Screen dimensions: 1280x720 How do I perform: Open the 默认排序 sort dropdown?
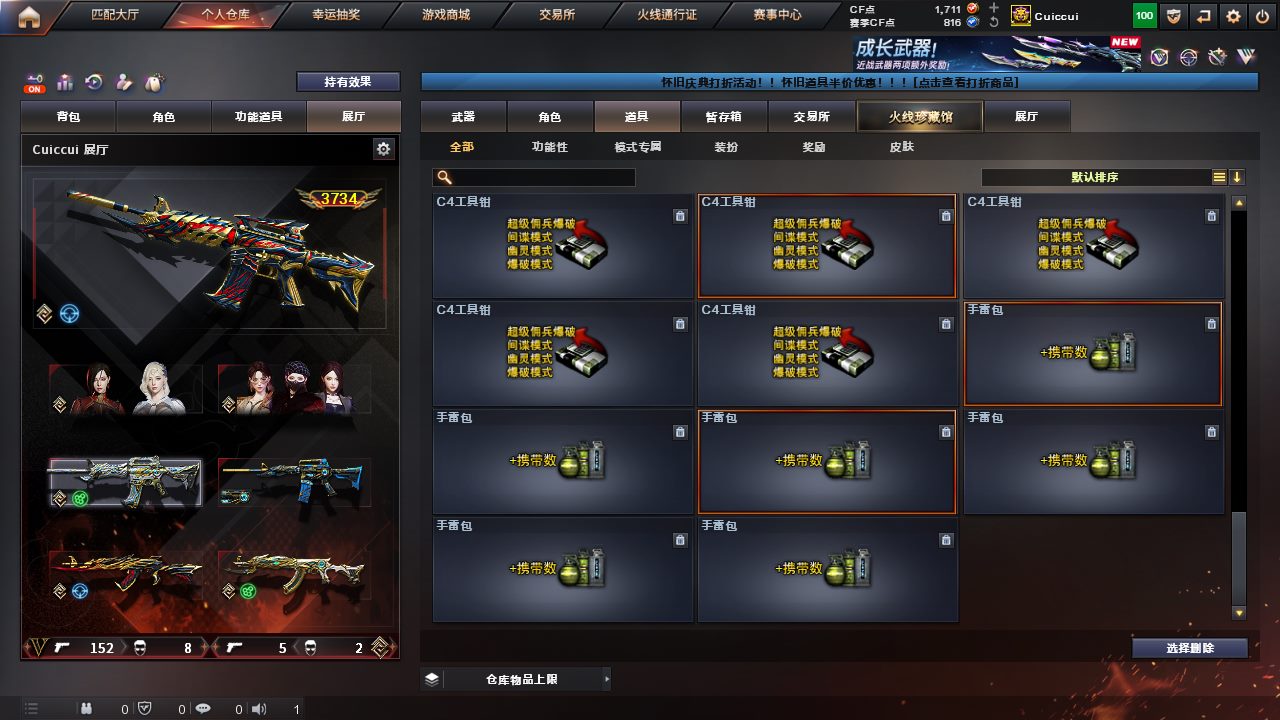pyautogui.click(x=1095, y=177)
